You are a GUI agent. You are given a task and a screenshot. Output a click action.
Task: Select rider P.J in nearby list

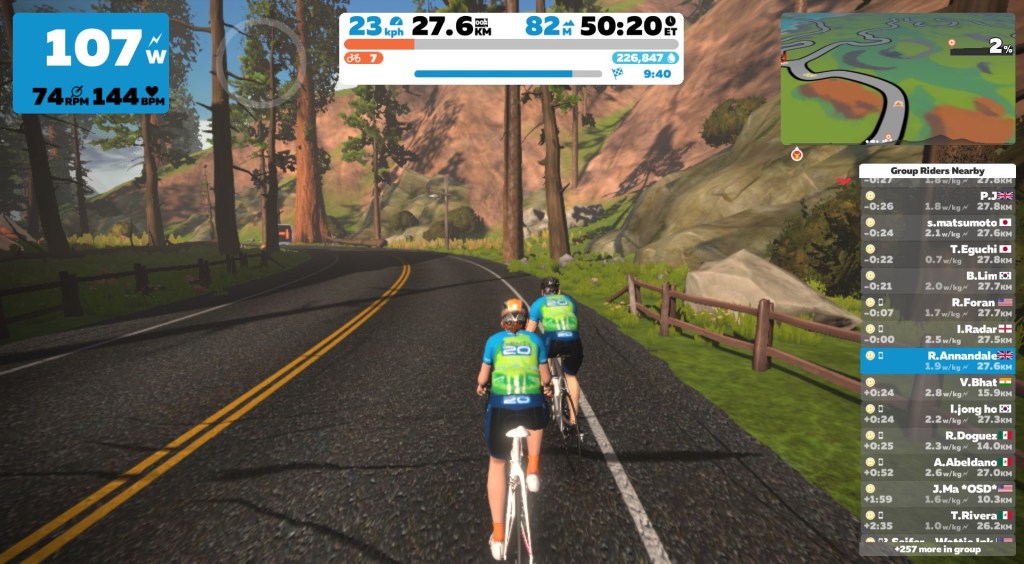click(x=937, y=201)
